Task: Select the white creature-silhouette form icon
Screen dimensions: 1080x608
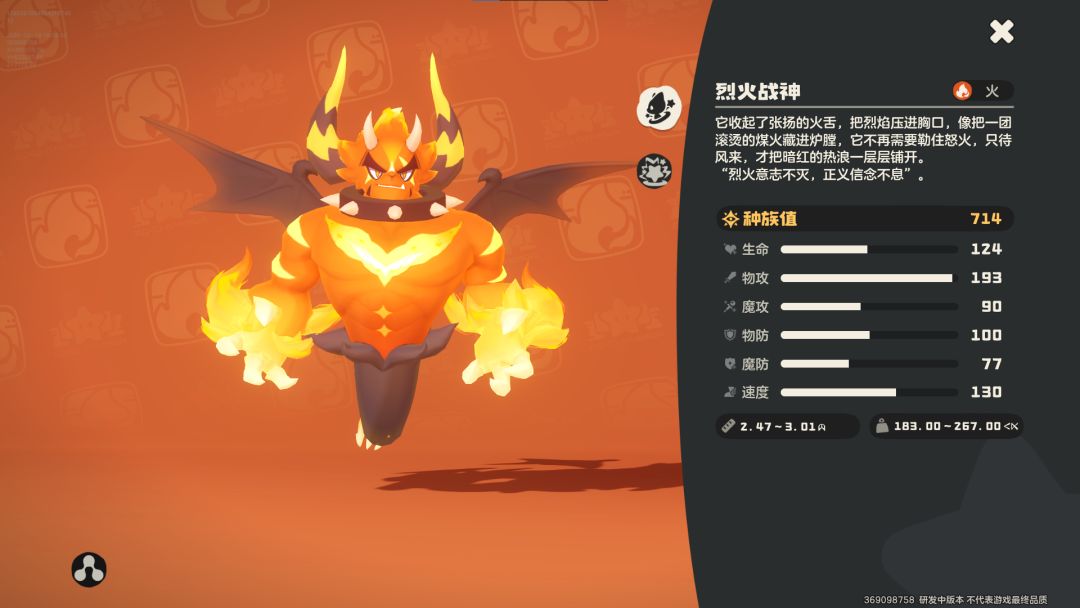Action: (x=659, y=107)
